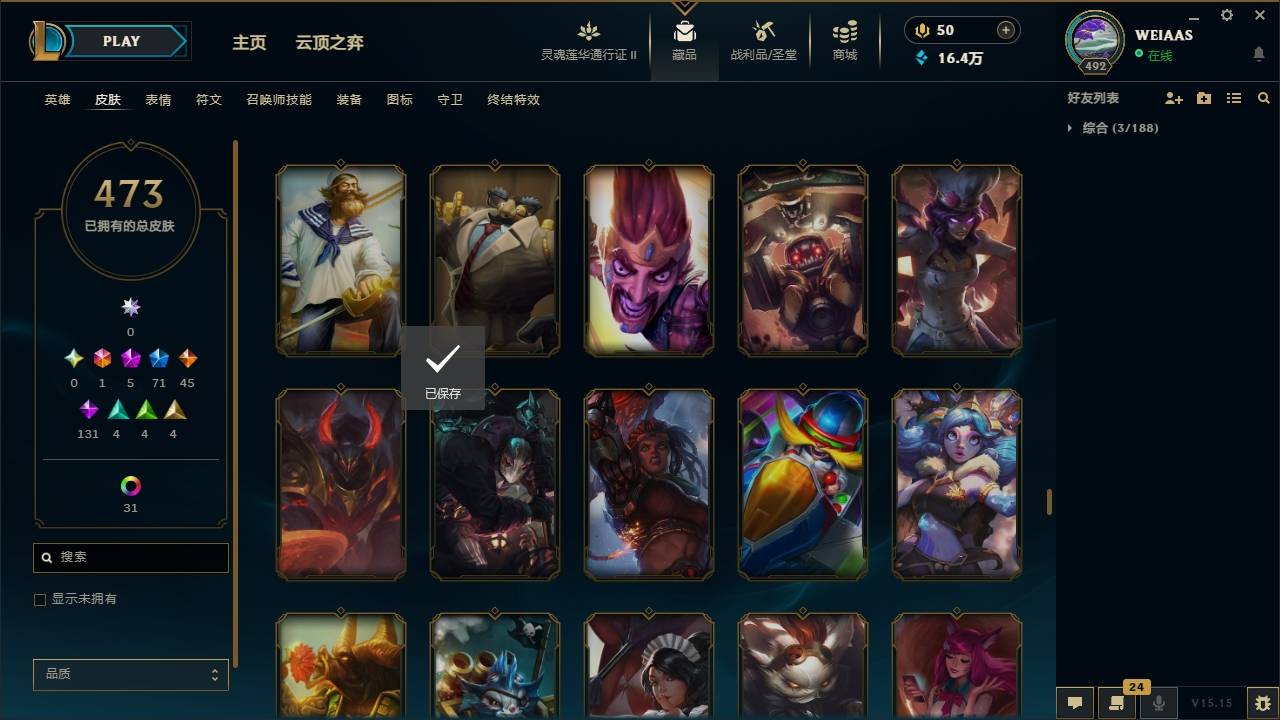Toggle the legendary rarity gem filter
1280x720 pixels.
(131, 358)
